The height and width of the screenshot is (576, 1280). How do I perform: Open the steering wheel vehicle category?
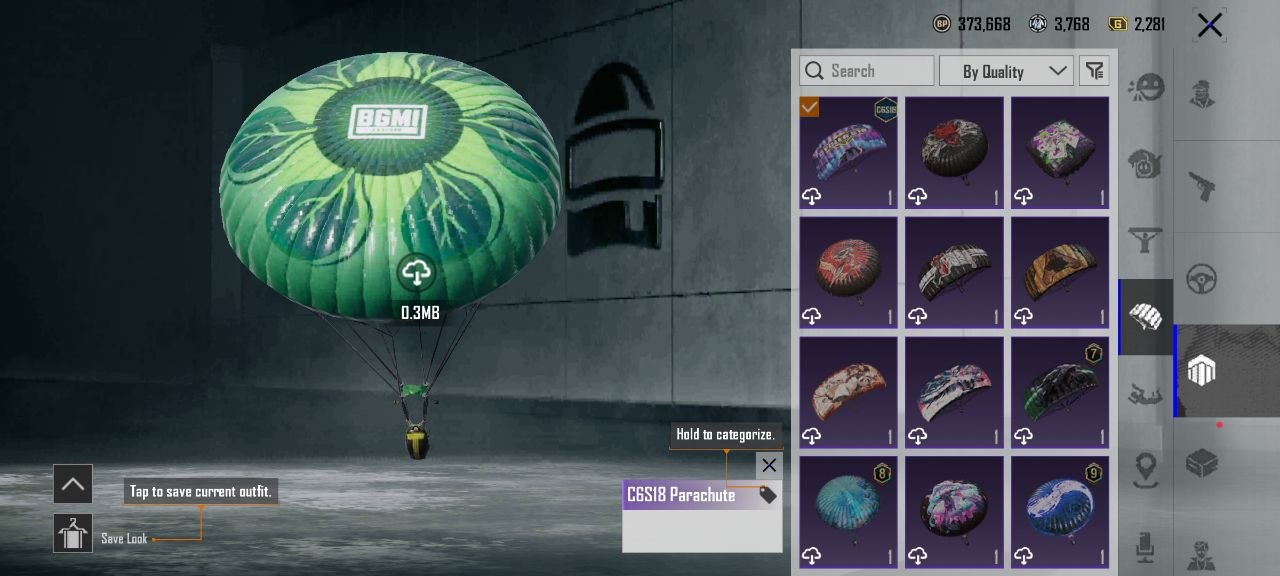click(x=1201, y=279)
